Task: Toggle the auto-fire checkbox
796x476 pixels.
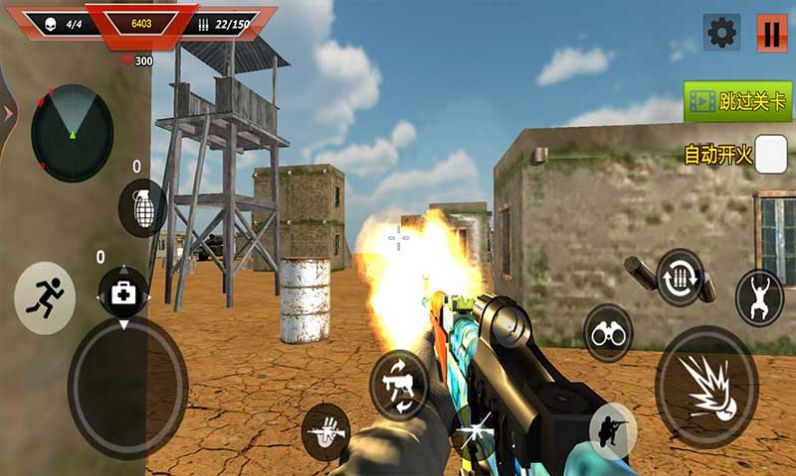Action: coord(770,155)
